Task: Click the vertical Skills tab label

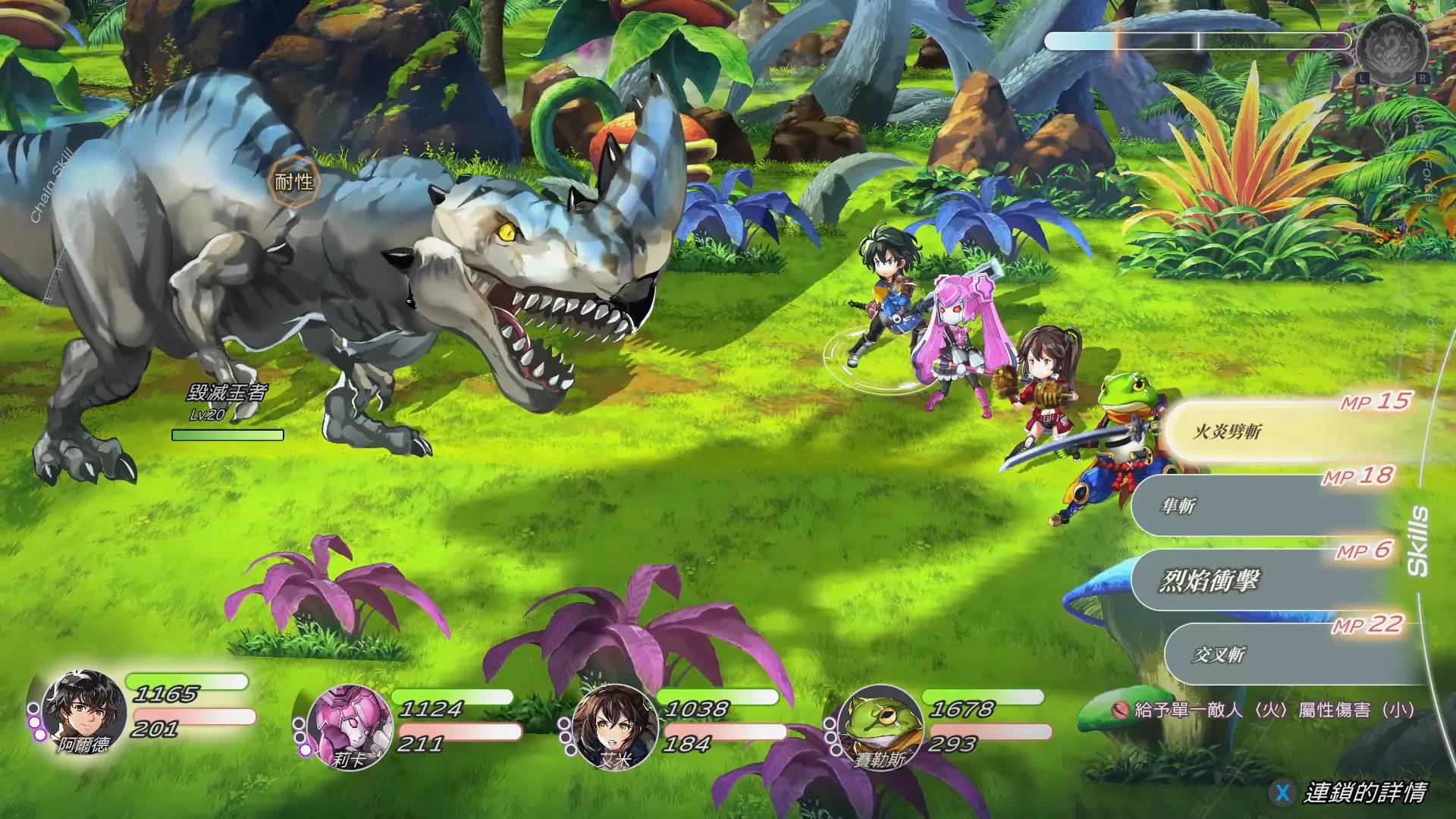Action: tap(1417, 541)
